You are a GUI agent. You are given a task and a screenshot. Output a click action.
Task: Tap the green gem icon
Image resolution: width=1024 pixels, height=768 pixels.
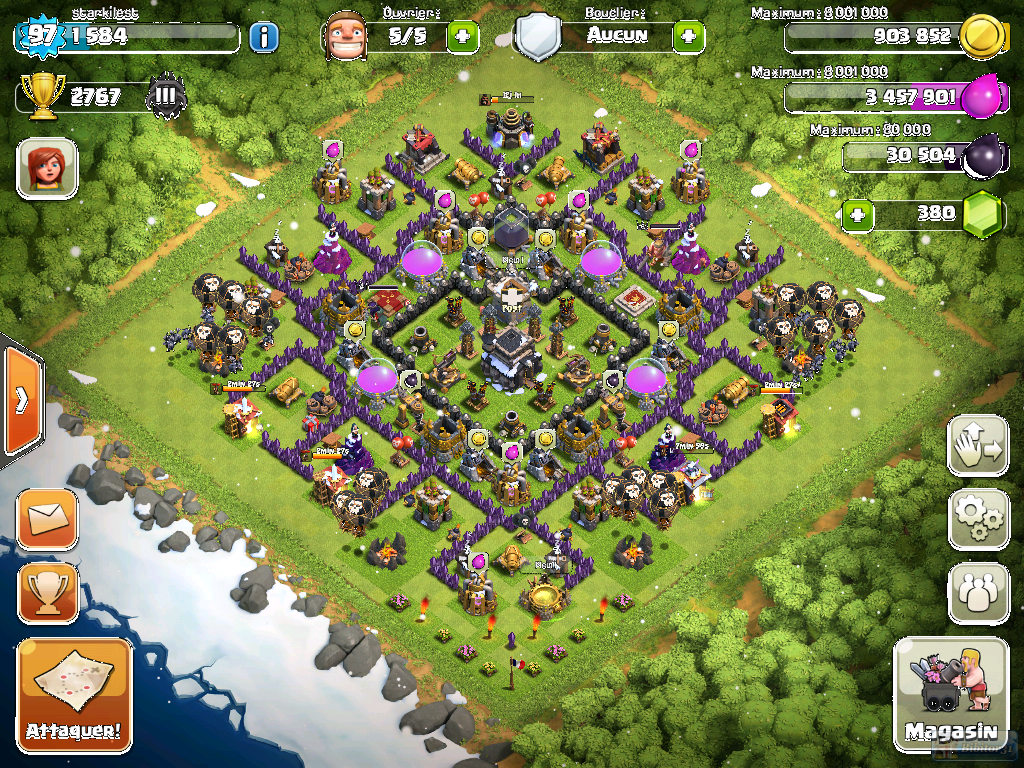coord(982,214)
